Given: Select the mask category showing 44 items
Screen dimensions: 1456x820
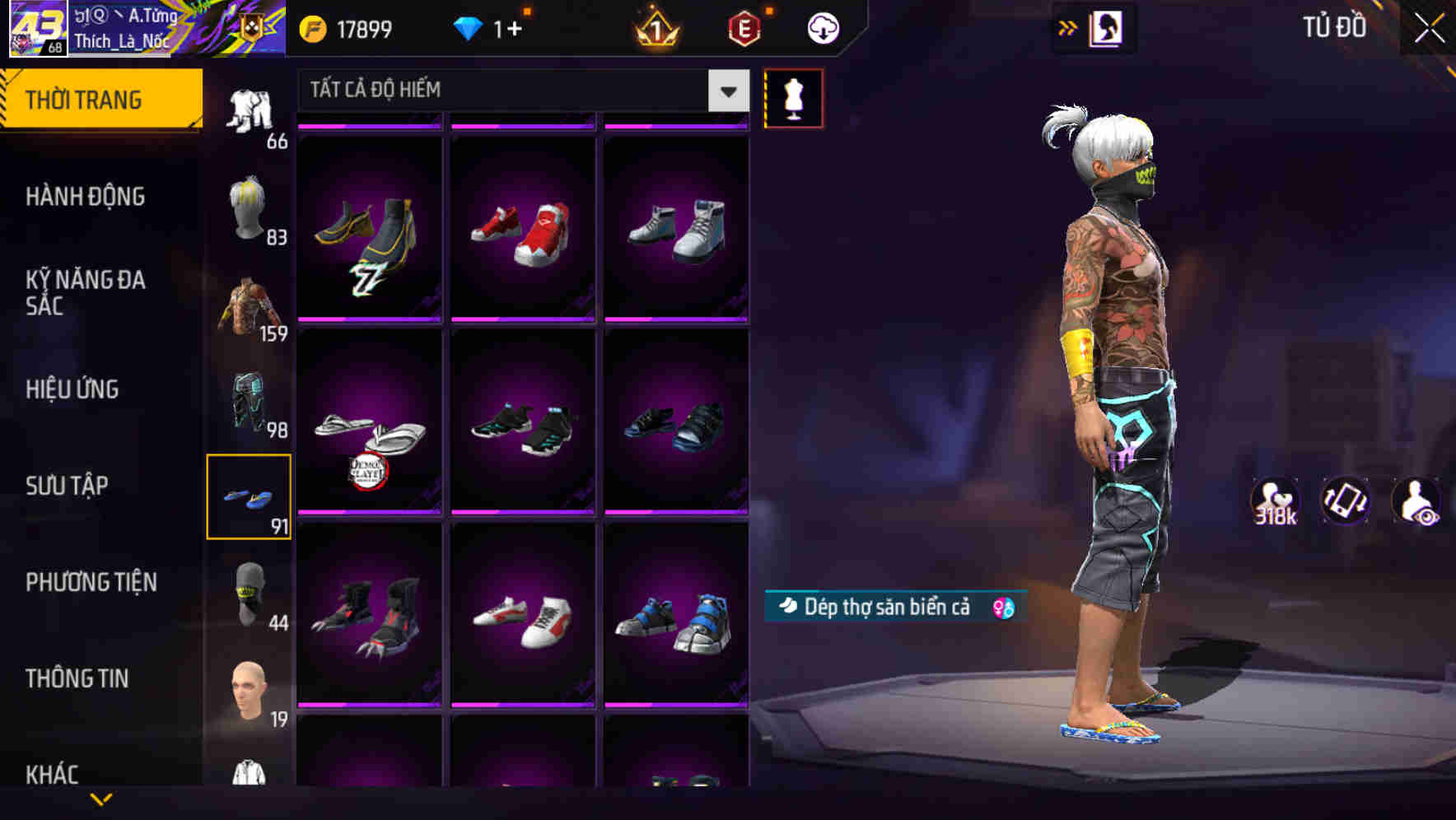Looking at the screenshot, I should 250,593.
